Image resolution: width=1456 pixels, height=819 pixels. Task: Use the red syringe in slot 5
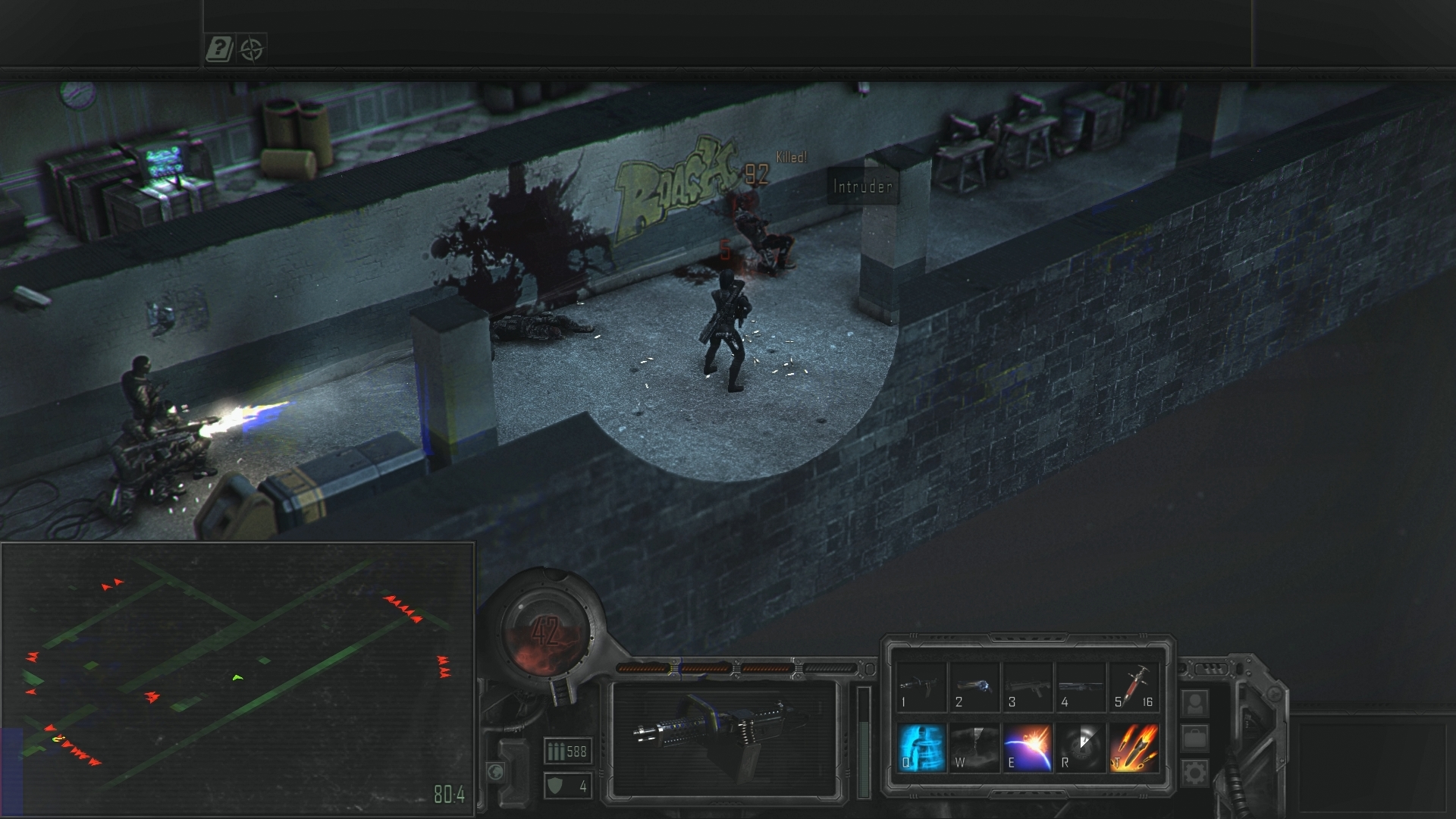click(x=1134, y=686)
